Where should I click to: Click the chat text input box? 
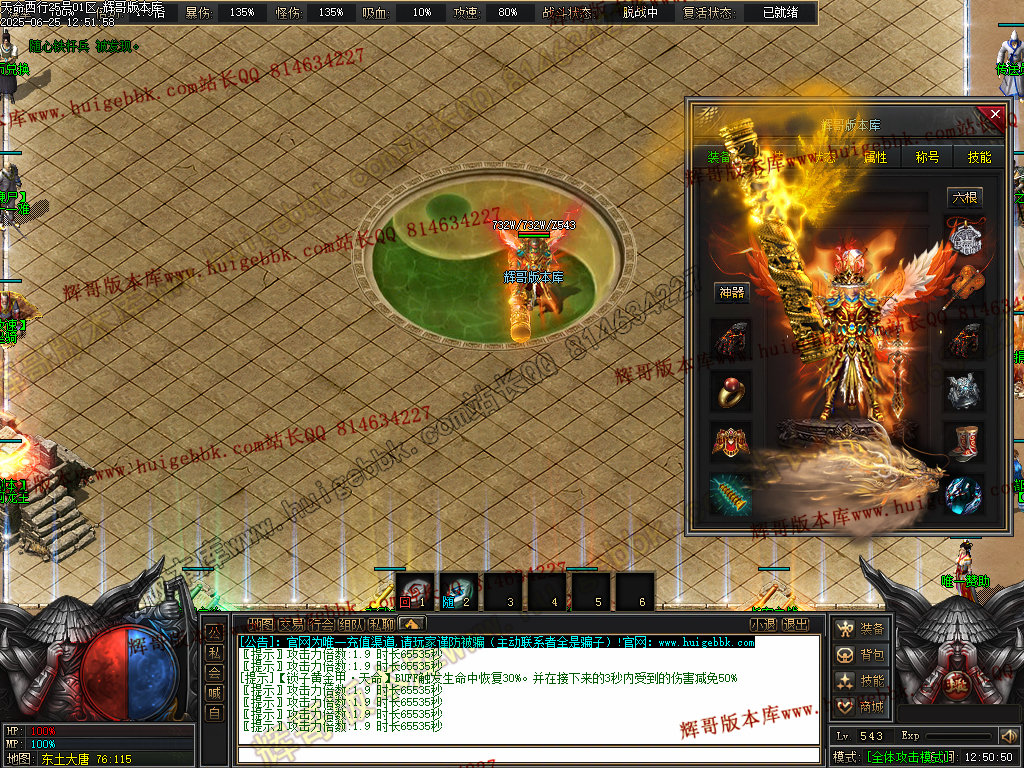[528, 755]
